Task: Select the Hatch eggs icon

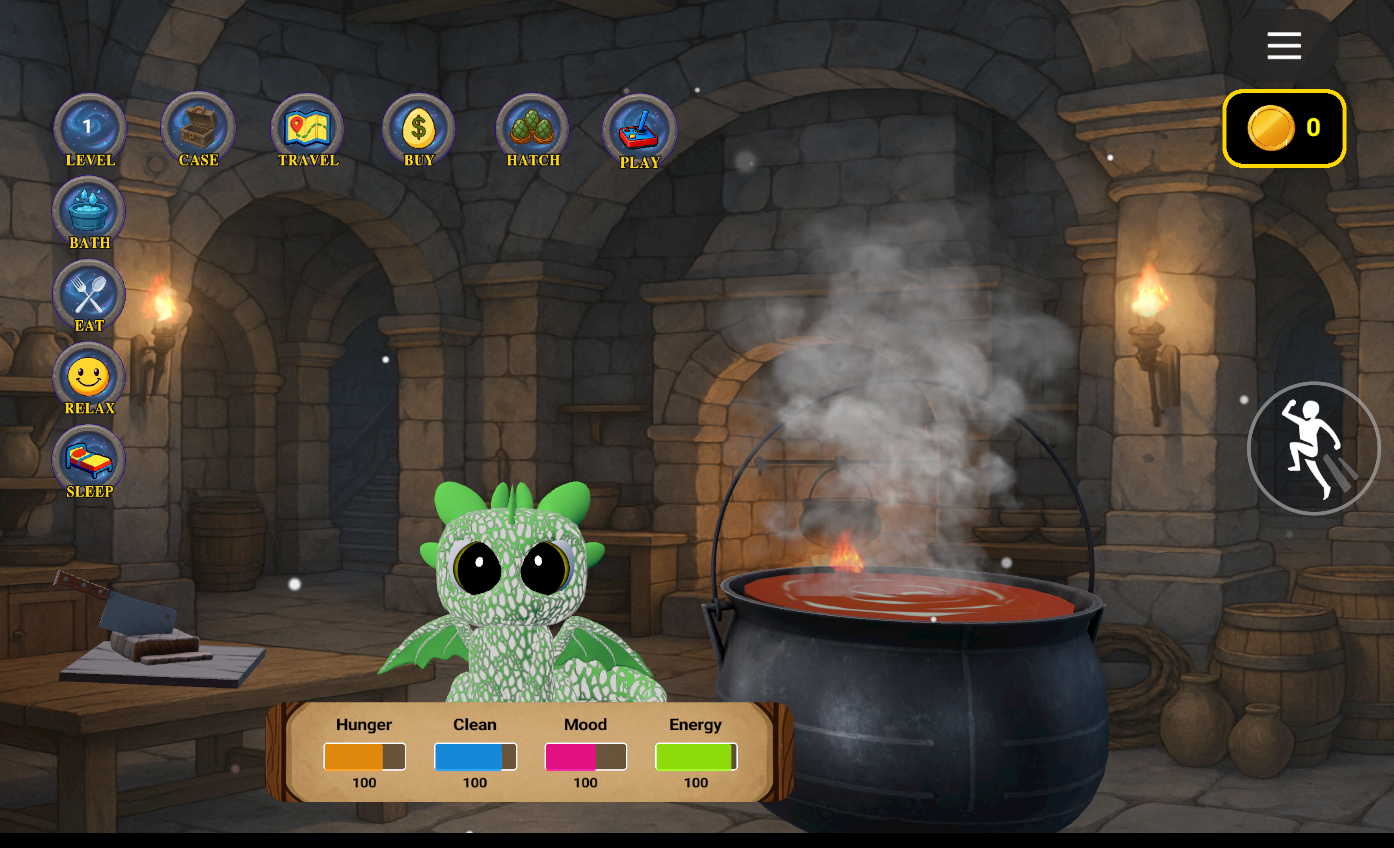Action: [x=532, y=128]
